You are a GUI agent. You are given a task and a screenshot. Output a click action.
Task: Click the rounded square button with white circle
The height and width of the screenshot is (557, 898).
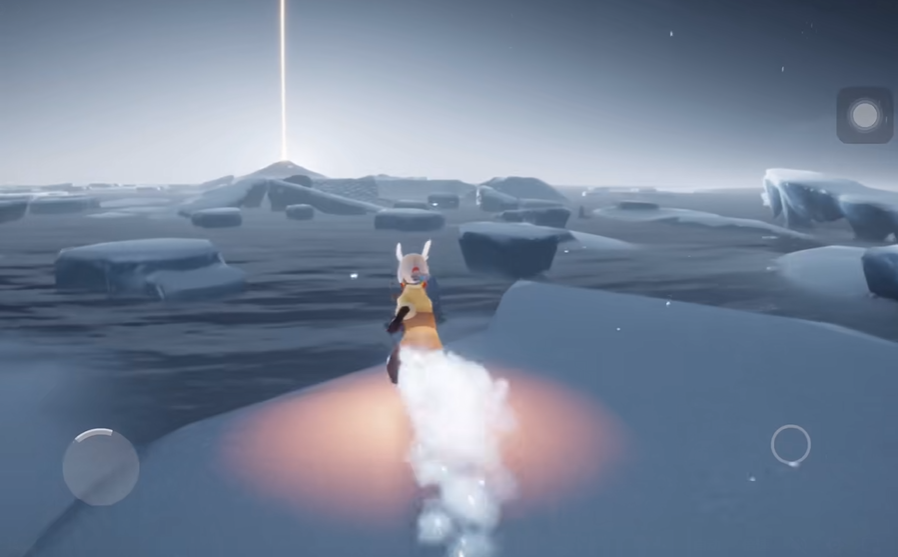coord(864,115)
